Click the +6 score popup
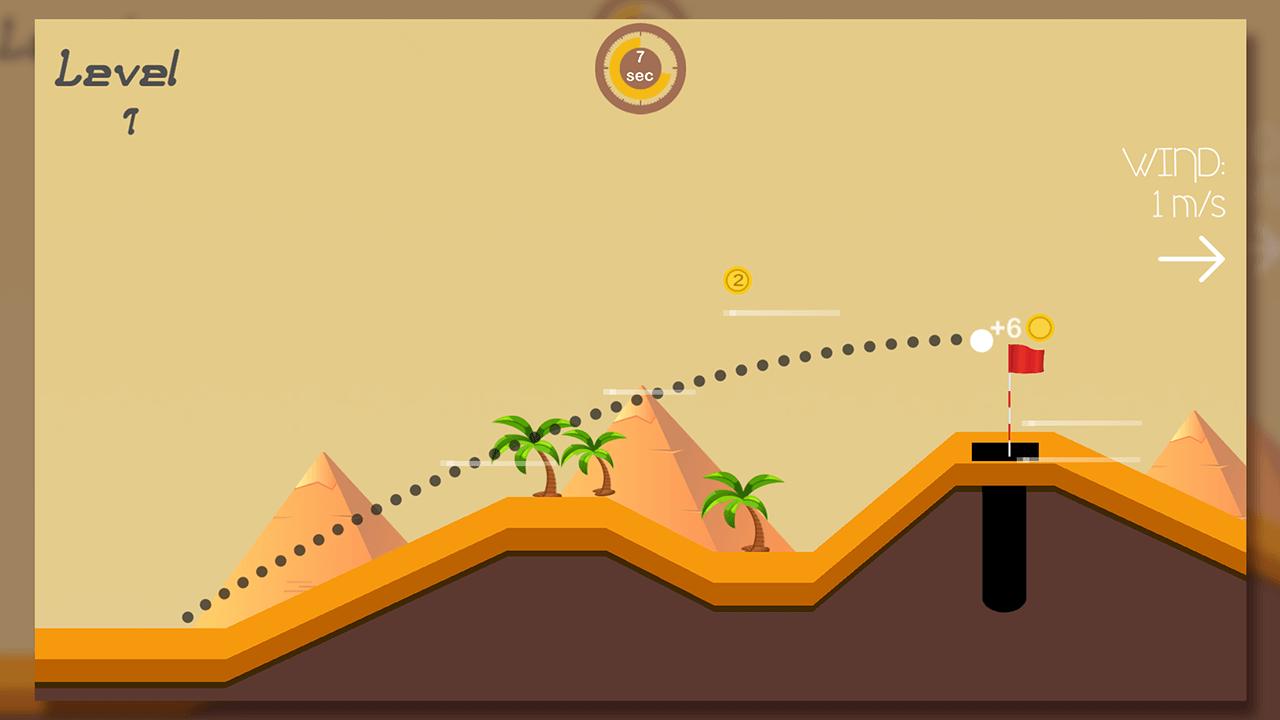Viewport: 1280px width, 720px height. click(x=1005, y=326)
